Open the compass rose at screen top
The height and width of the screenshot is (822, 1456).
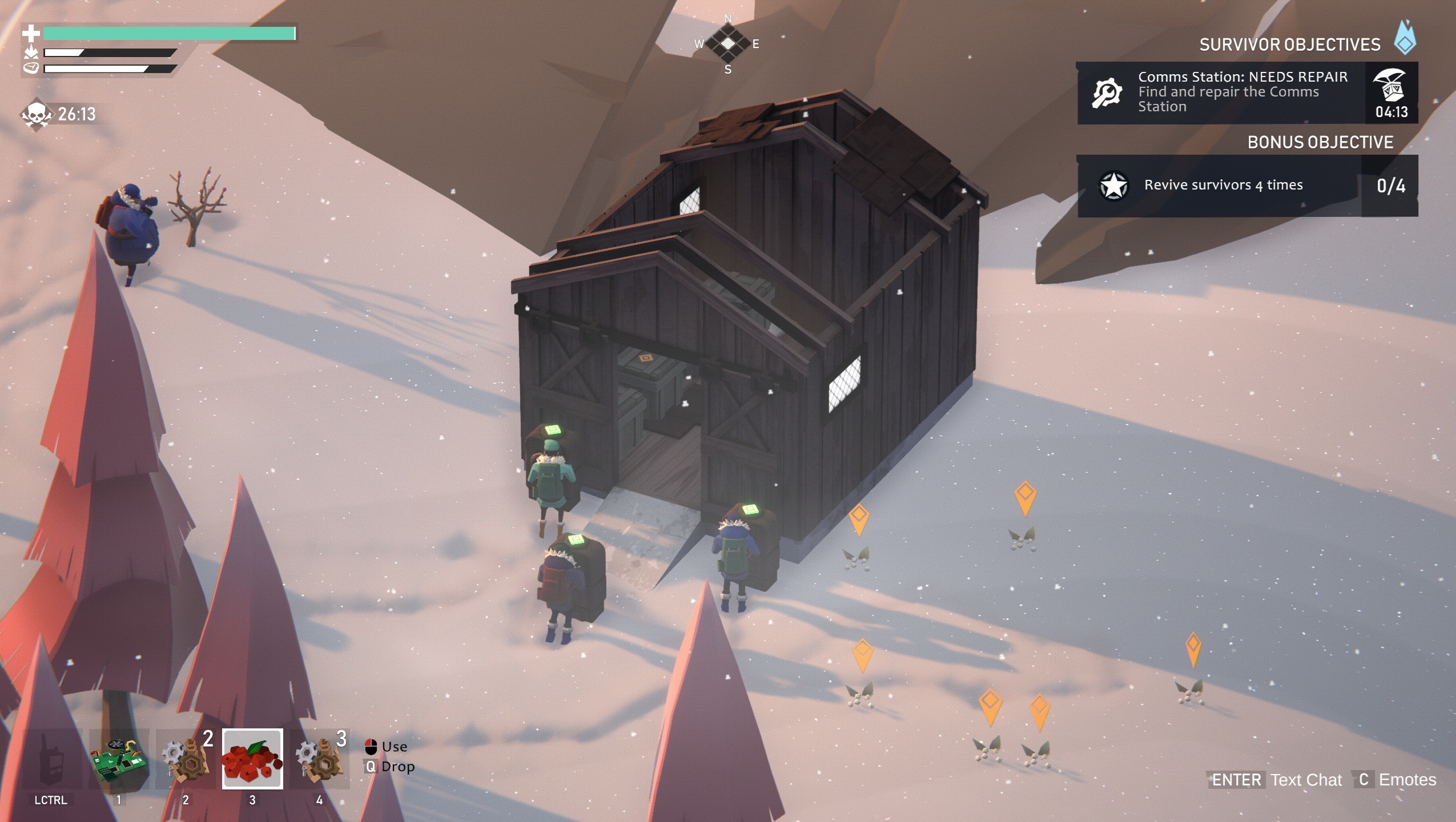pyautogui.click(x=727, y=43)
